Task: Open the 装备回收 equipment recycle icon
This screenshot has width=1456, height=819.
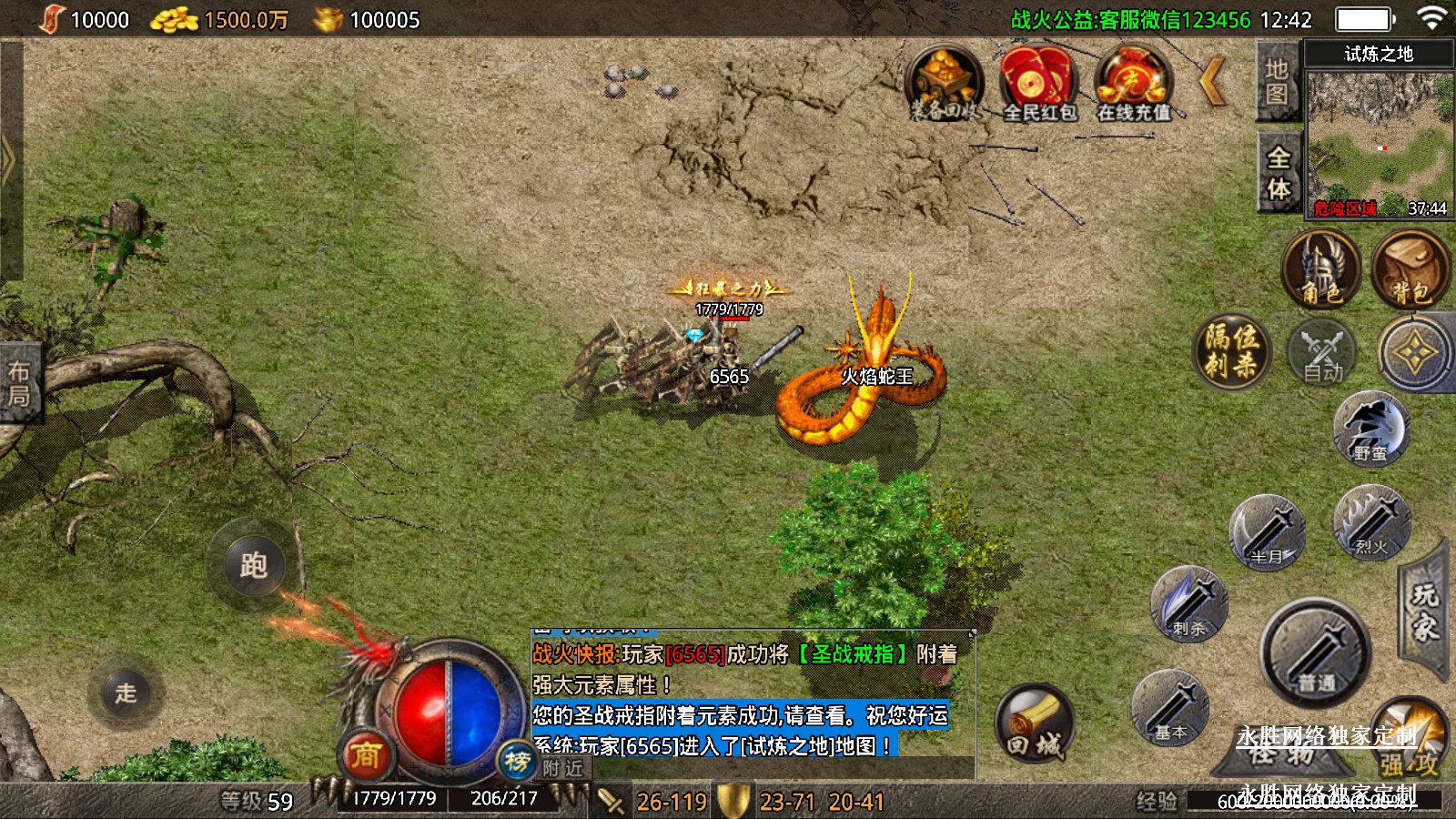Action: click(x=945, y=84)
